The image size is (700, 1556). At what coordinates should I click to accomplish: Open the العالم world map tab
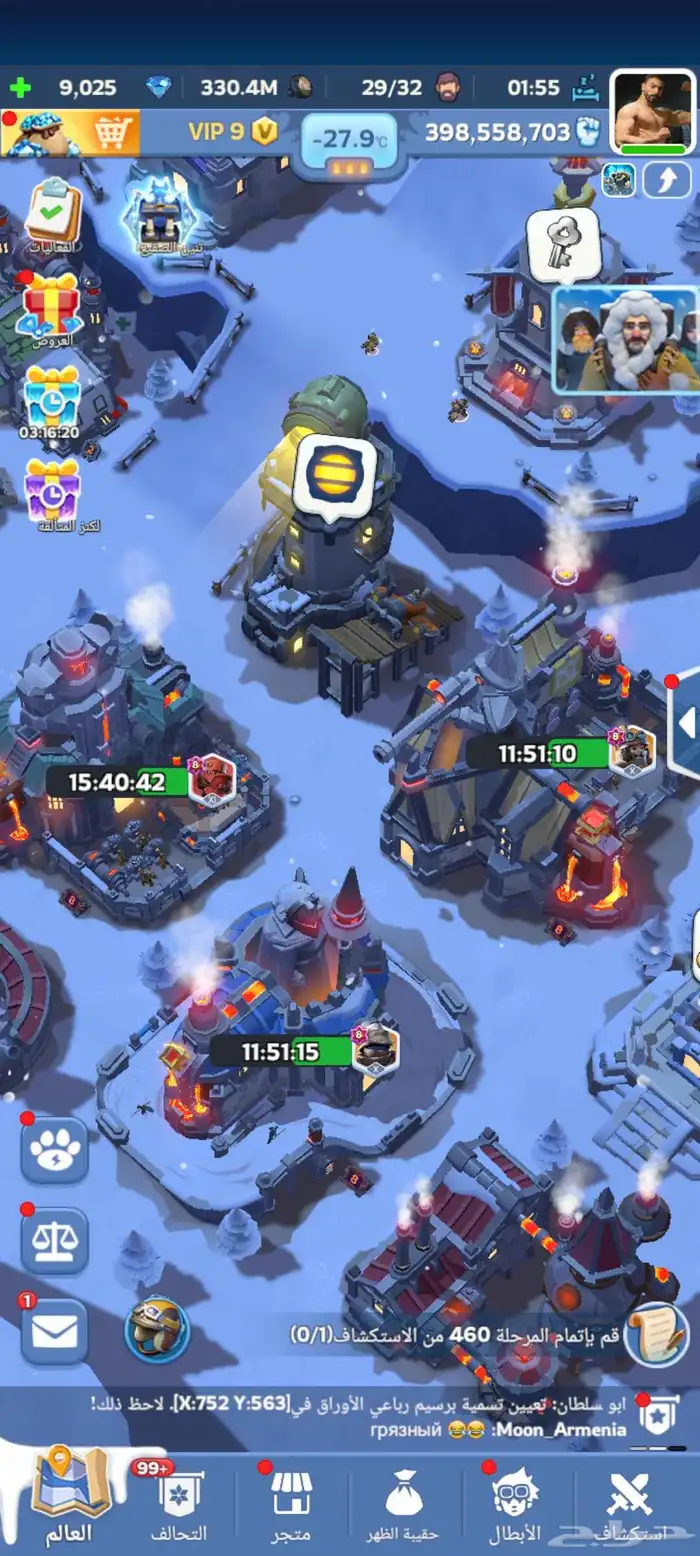pos(68,1506)
